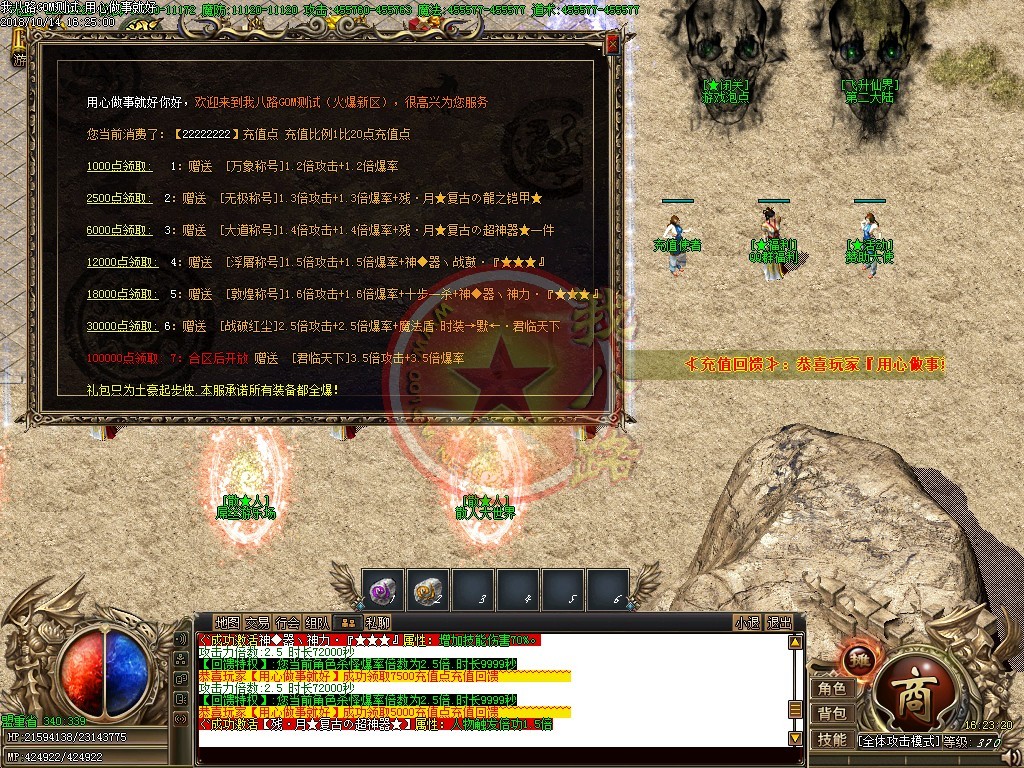Open the 角色 character panel

[832, 689]
